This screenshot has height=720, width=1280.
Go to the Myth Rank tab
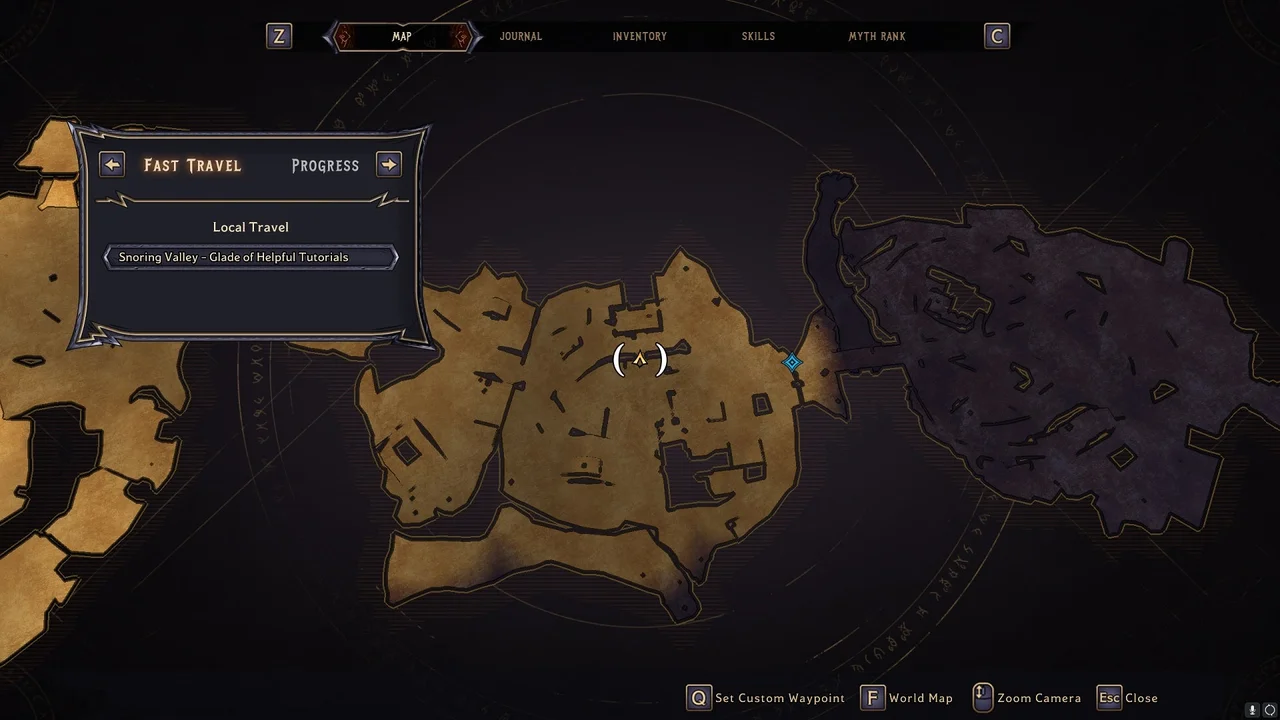(x=877, y=37)
